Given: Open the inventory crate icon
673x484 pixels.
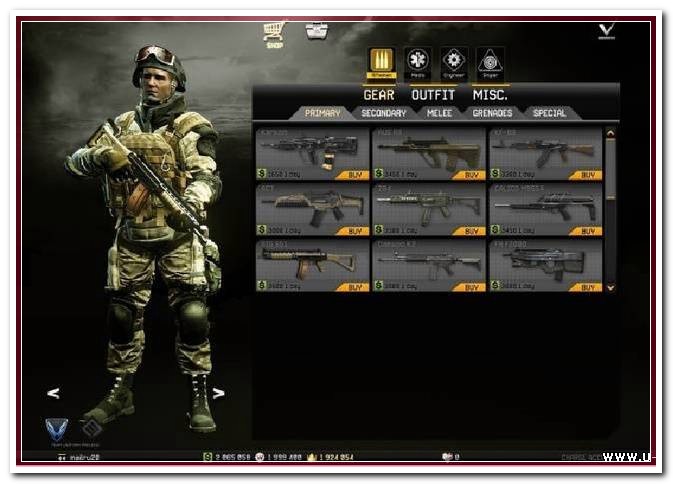Looking at the screenshot, I should point(317,31).
